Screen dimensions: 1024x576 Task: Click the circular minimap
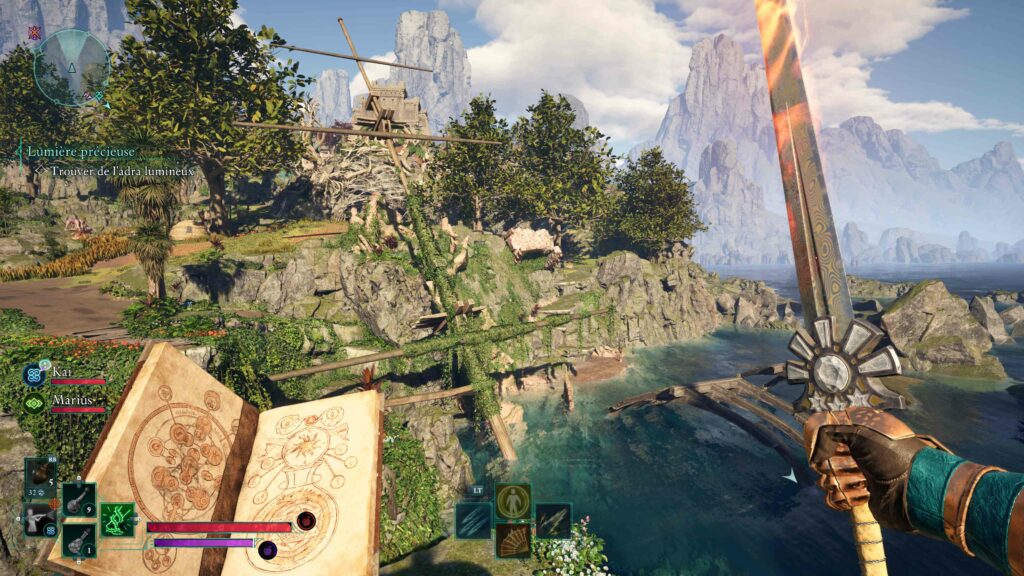71,66
